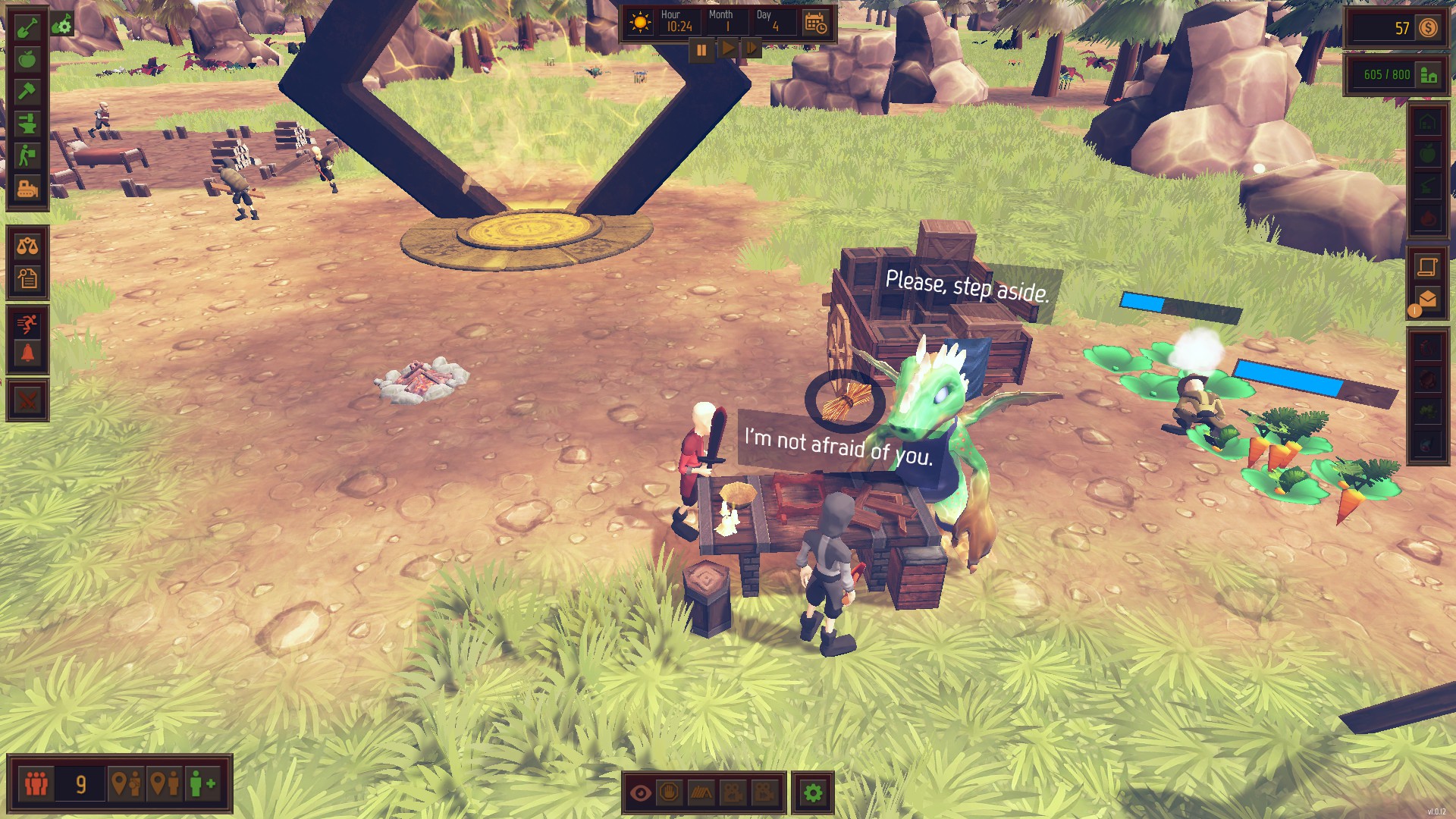Toggle the crossed swords combat button

[27, 400]
